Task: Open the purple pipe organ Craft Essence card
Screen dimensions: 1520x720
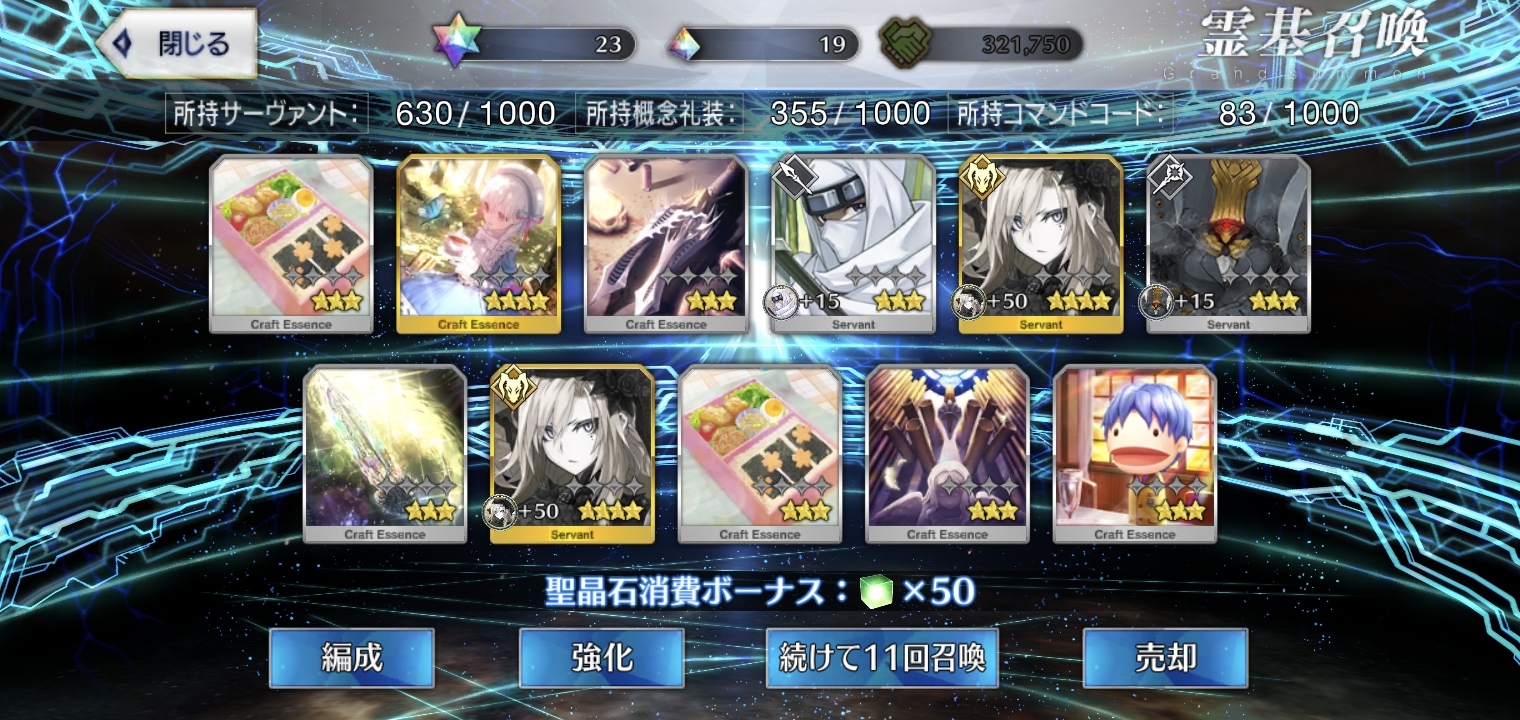Action: [947, 453]
